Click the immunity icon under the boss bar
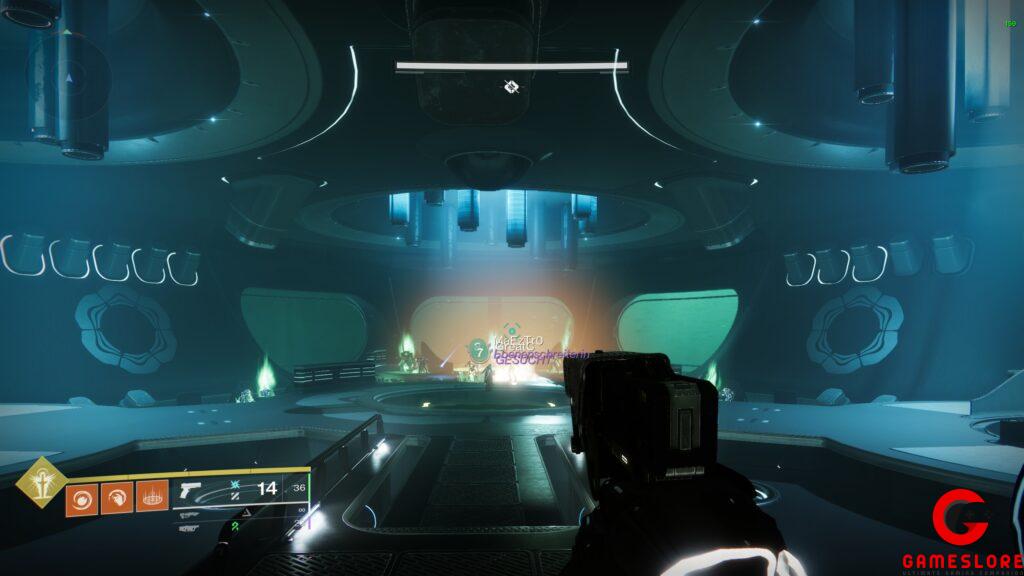Image resolution: width=1024 pixels, height=576 pixels. (511, 87)
